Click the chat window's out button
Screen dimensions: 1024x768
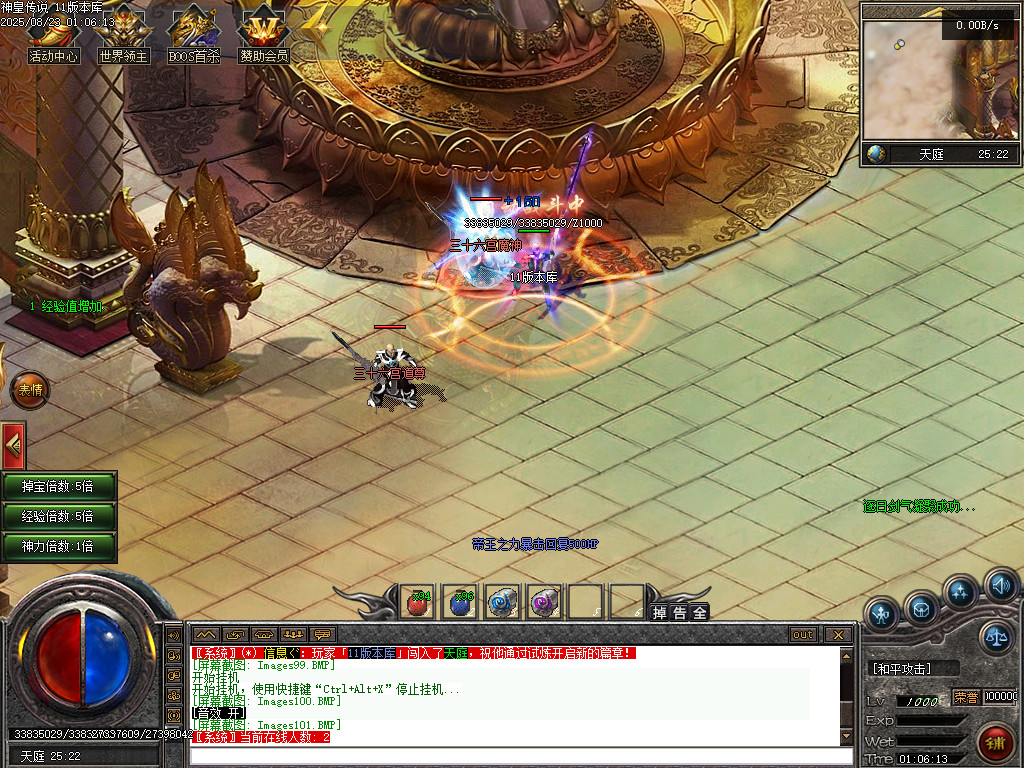tap(802, 635)
